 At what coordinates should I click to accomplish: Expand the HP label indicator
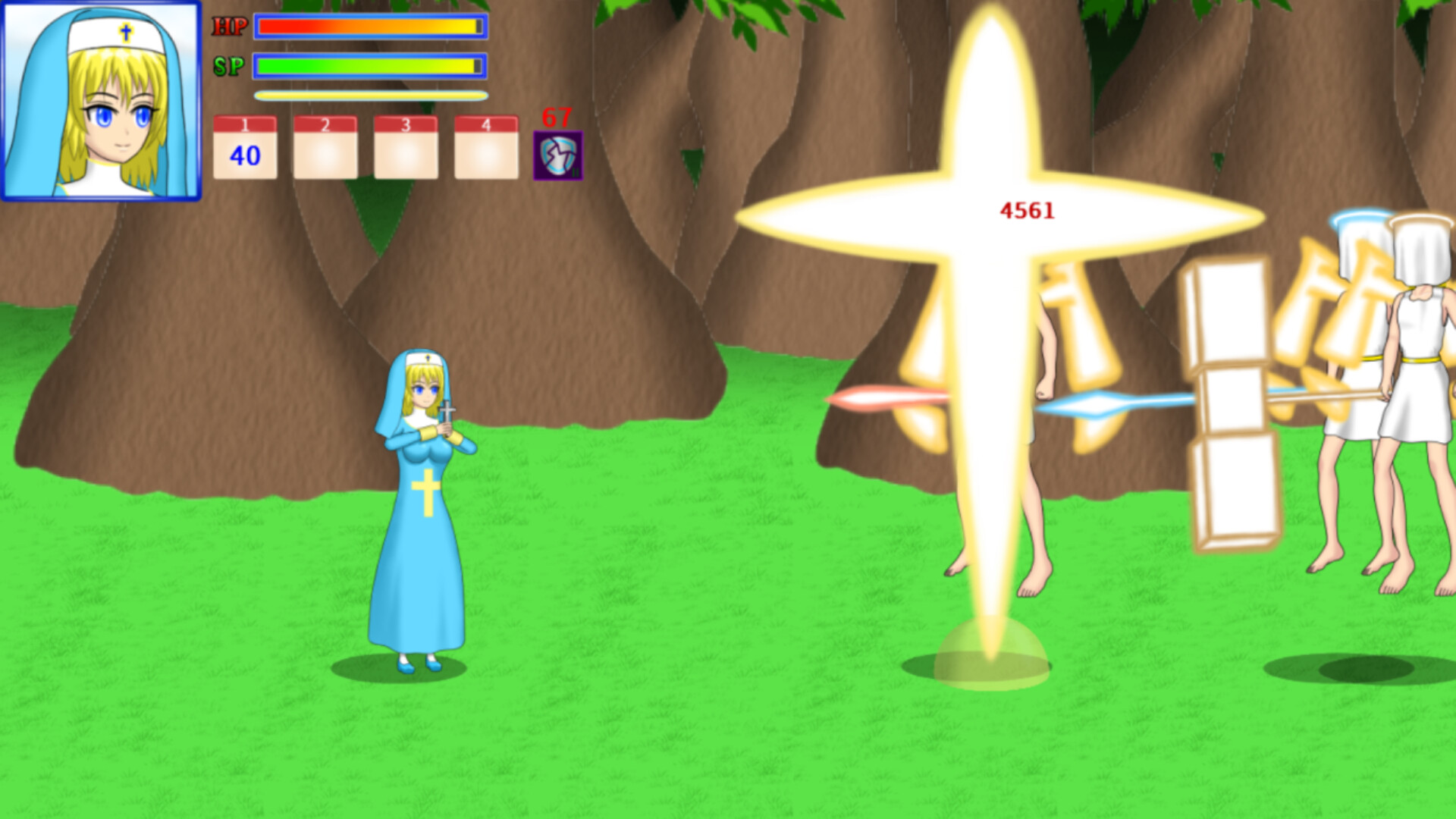pyautogui.click(x=231, y=24)
